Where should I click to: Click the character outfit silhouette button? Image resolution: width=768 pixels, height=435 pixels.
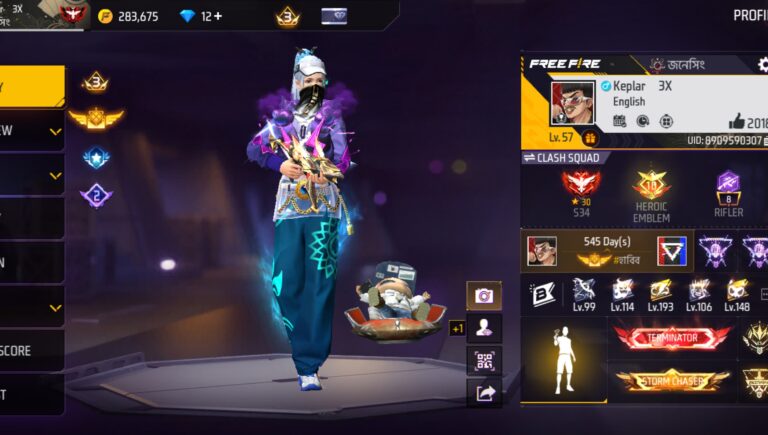484,328
